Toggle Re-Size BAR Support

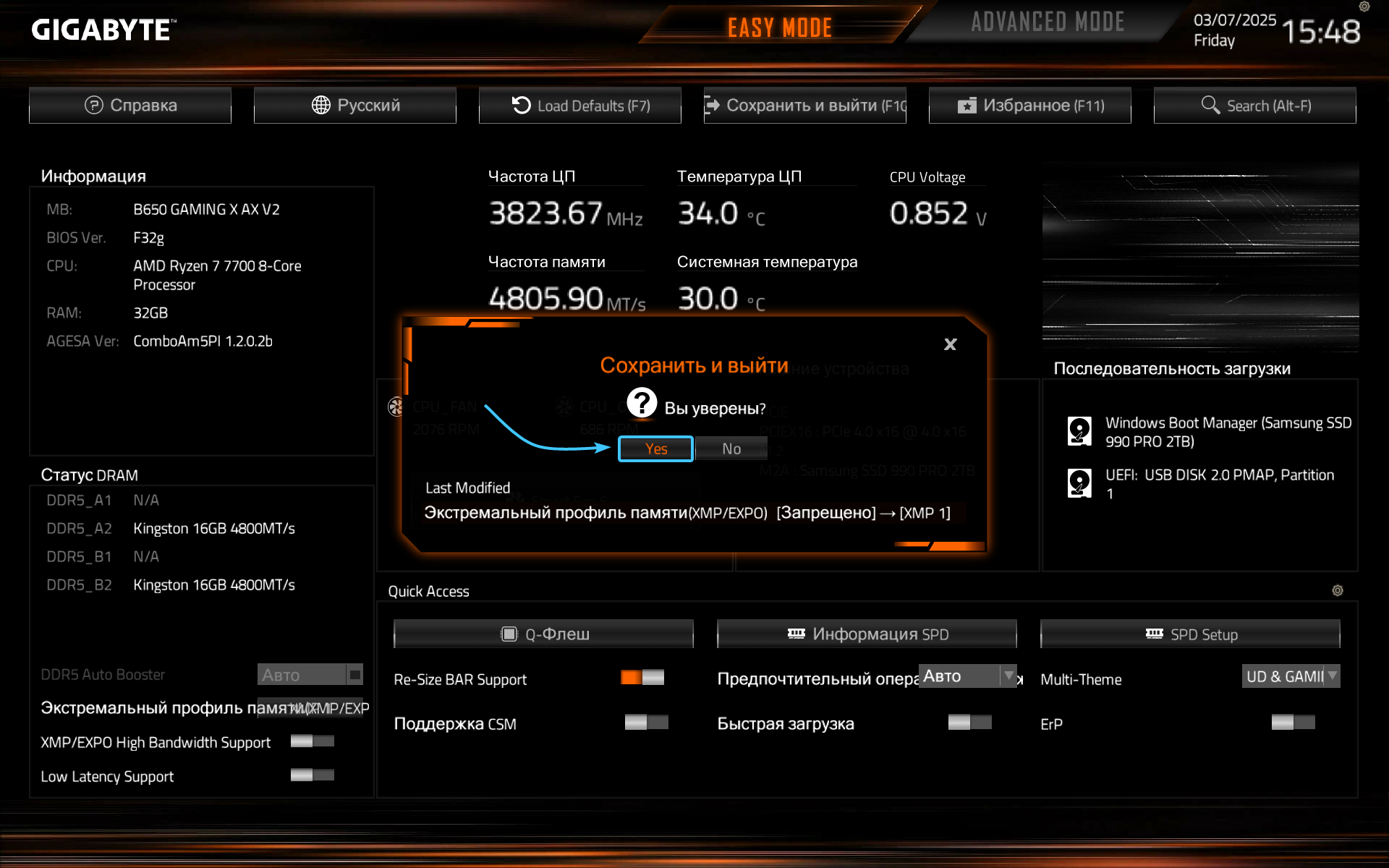(x=642, y=678)
